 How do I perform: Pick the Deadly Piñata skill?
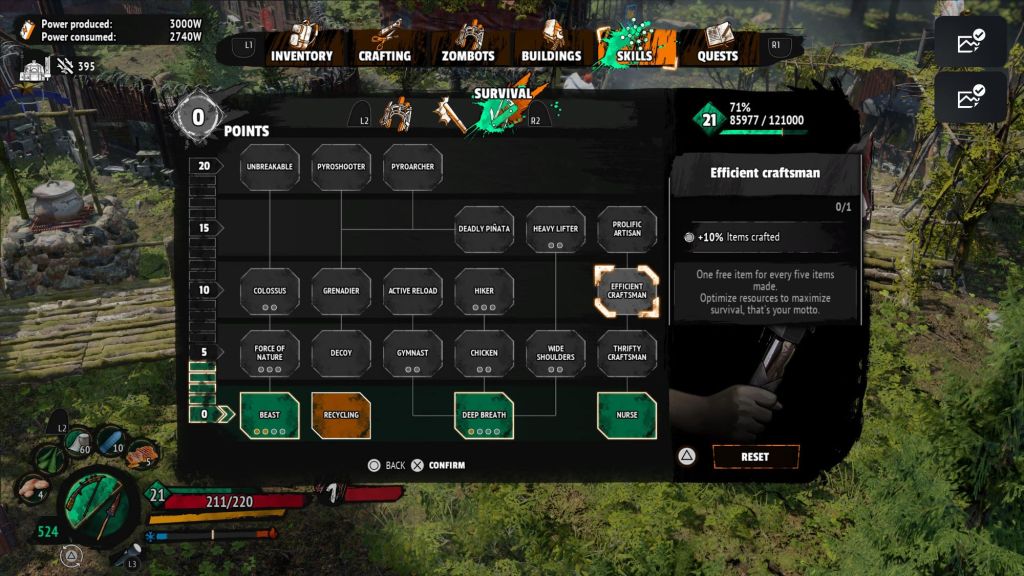[x=484, y=229]
